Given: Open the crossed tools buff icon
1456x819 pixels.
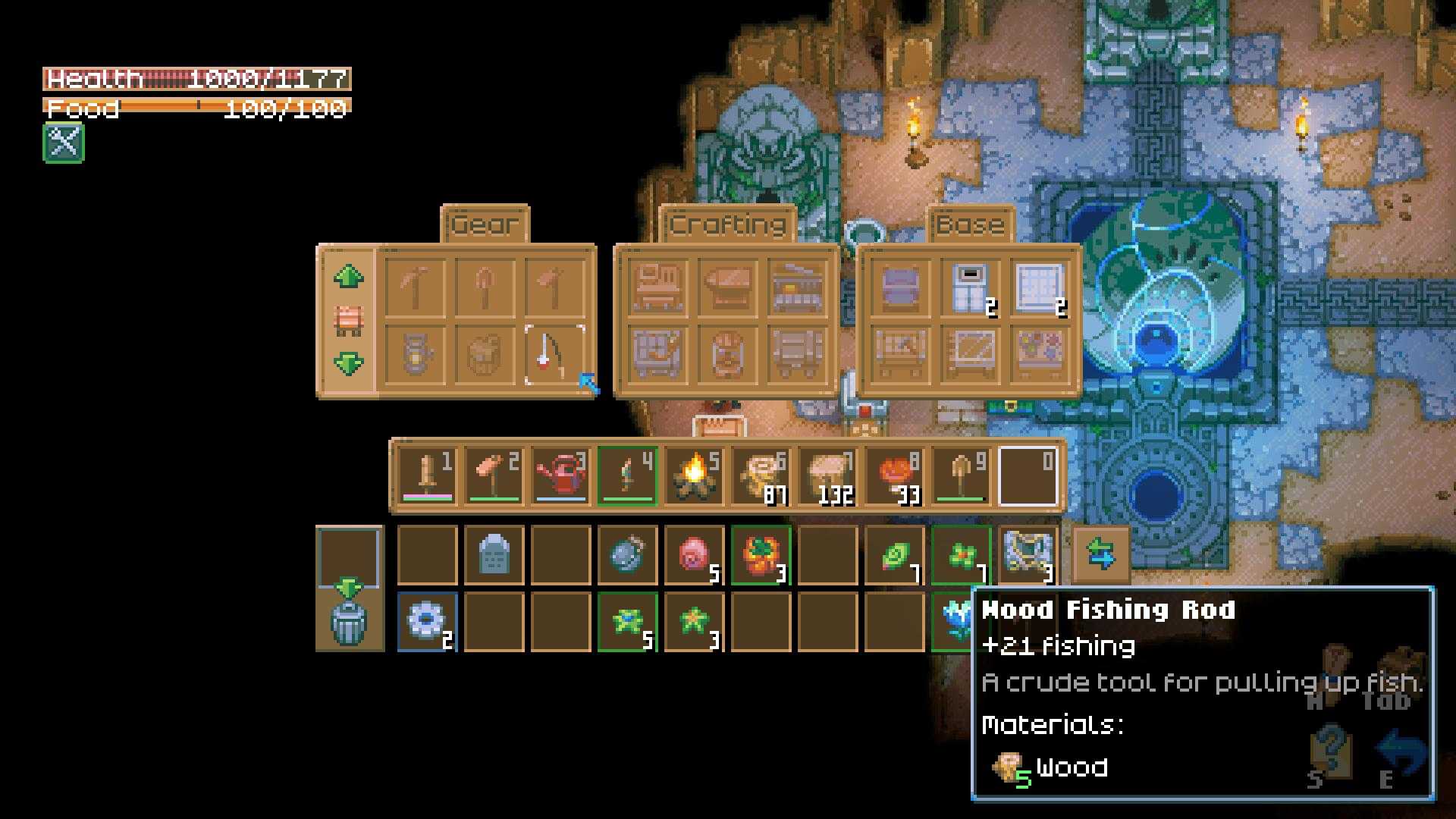Looking at the screenshot, I should 64,143.
